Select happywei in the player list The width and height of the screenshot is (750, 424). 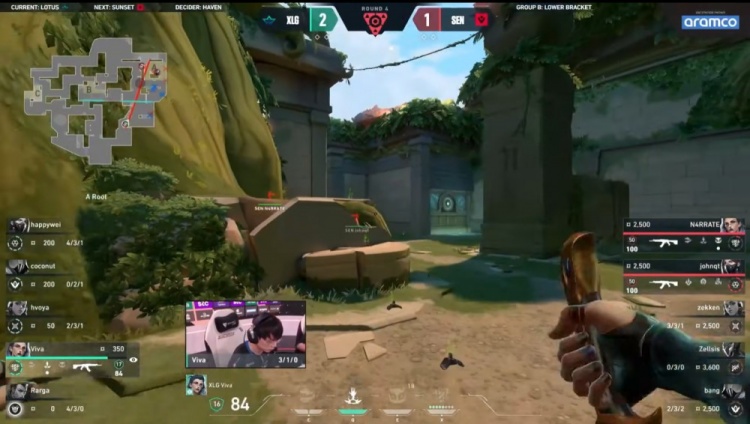tap(50, 234)
